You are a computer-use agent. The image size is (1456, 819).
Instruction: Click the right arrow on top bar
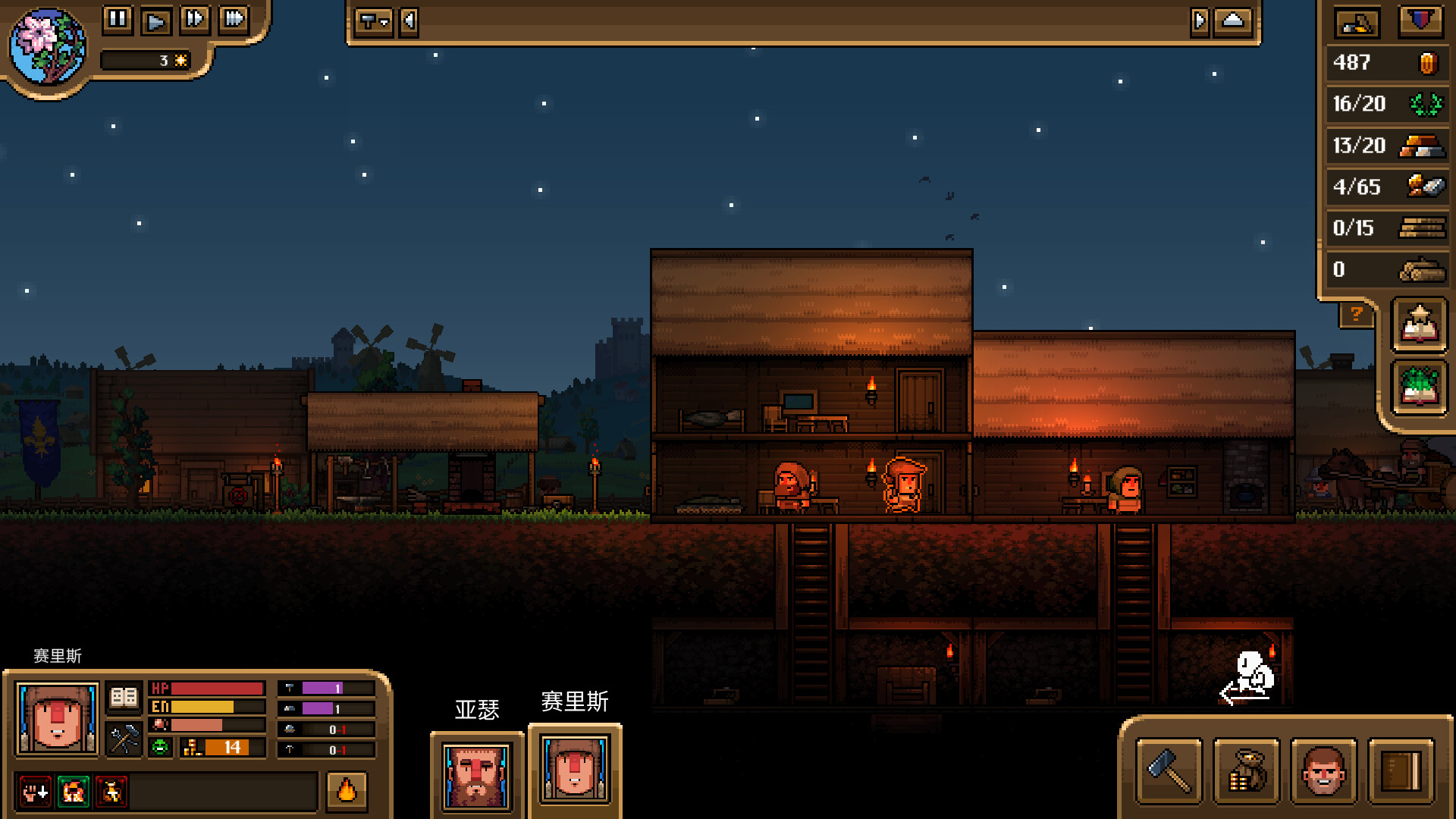(x=1199, y=21)
